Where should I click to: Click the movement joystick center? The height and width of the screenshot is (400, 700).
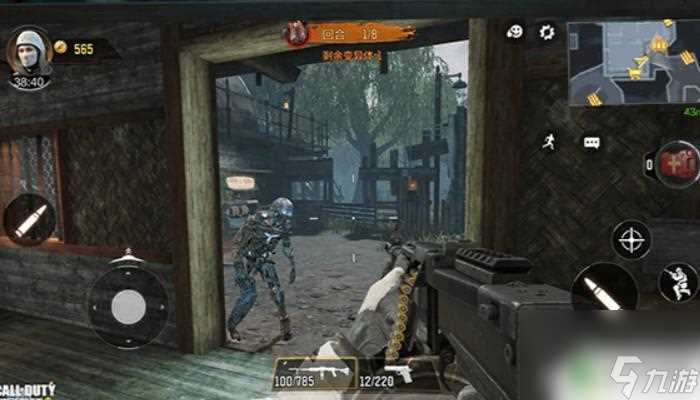click(128, 305)
